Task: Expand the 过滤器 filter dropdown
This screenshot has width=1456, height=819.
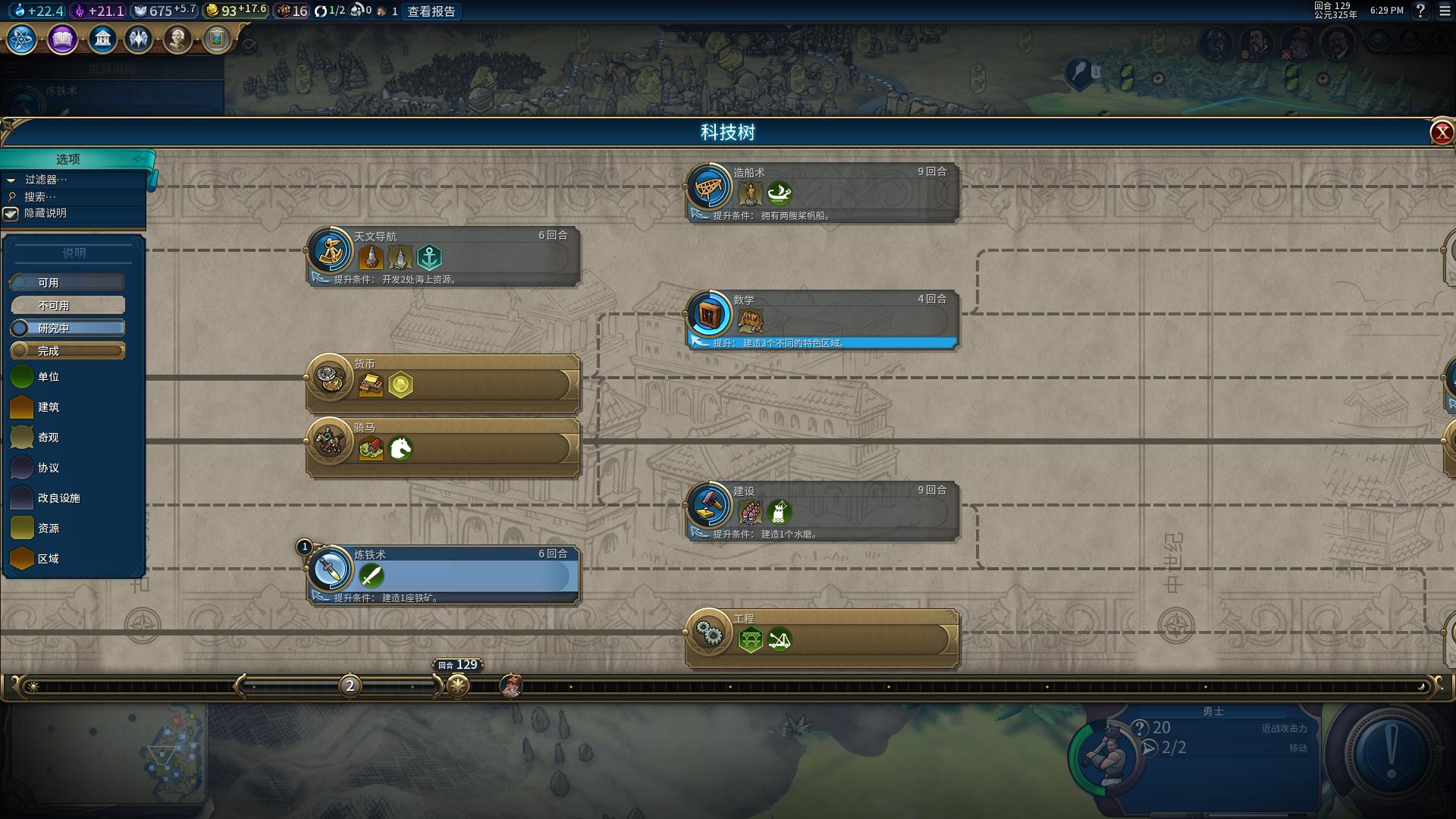Action: 45,180
